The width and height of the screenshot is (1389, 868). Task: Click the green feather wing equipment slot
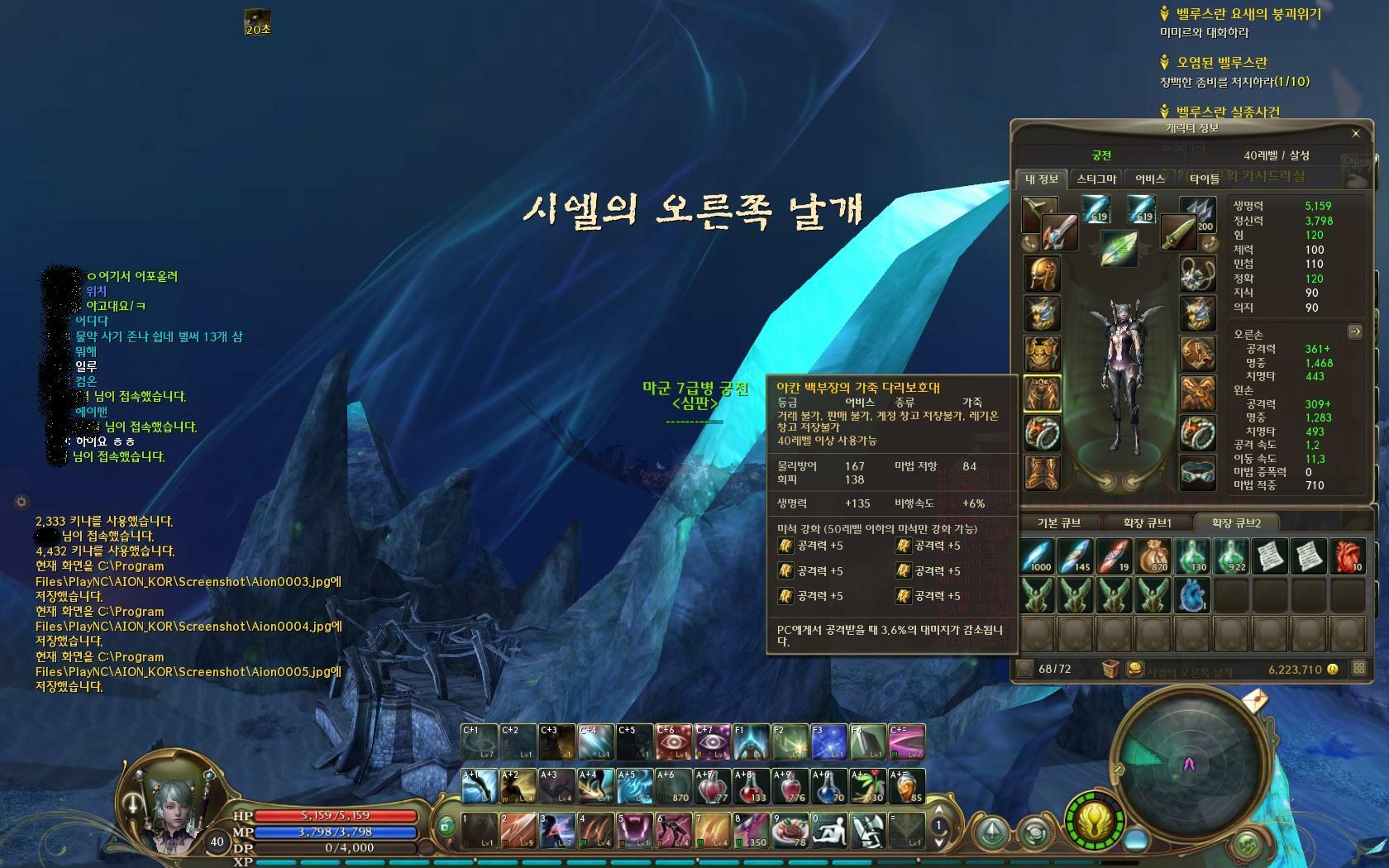[x=1119, y=250]
